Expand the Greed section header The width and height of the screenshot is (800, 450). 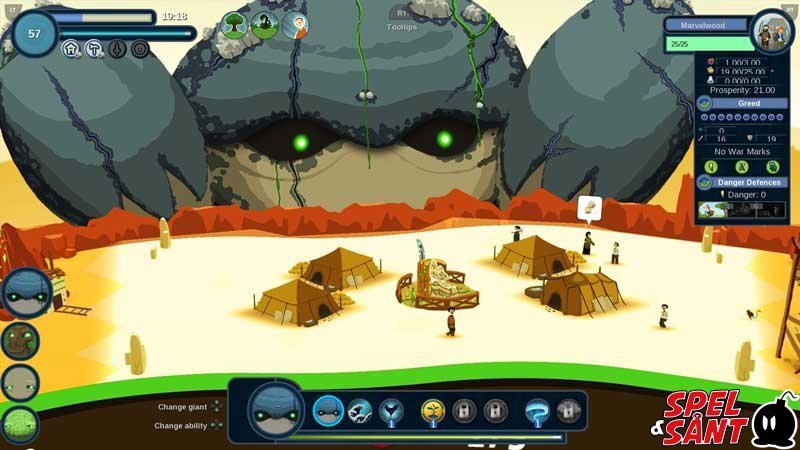(x=748, y=102)
